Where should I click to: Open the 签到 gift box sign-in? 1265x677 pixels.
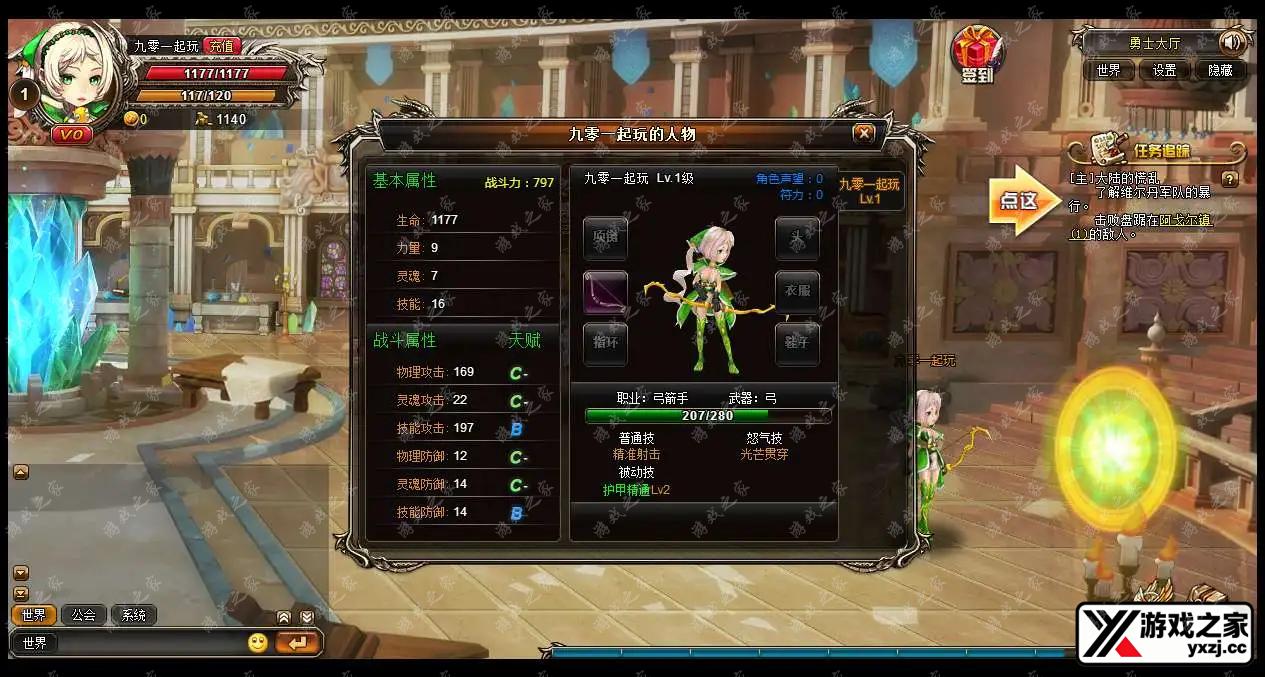click(x=976, y=55)
